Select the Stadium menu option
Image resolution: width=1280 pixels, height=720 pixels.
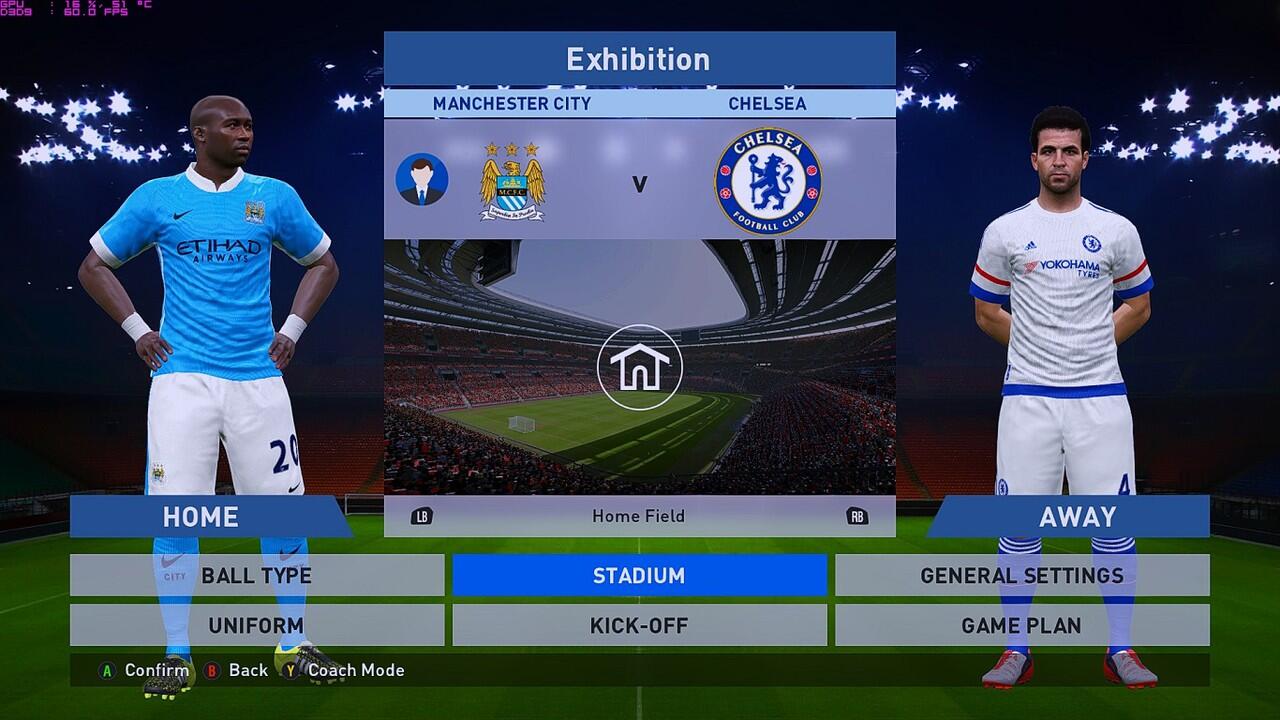639,576
